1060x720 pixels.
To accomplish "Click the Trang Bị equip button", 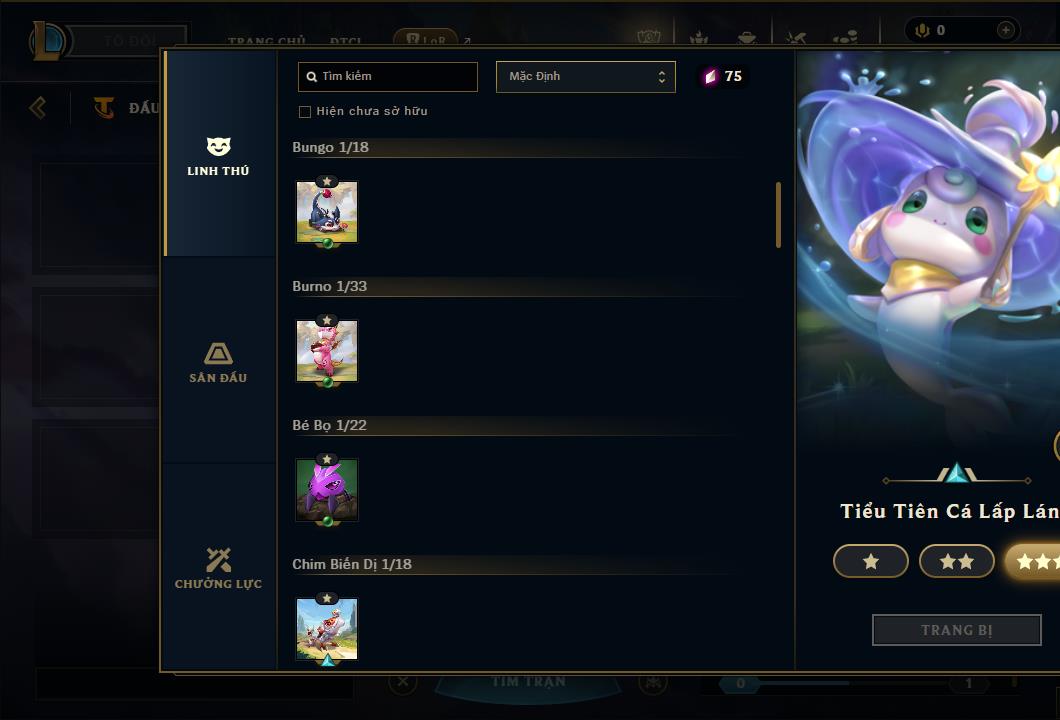I will [x=956, y=630].
